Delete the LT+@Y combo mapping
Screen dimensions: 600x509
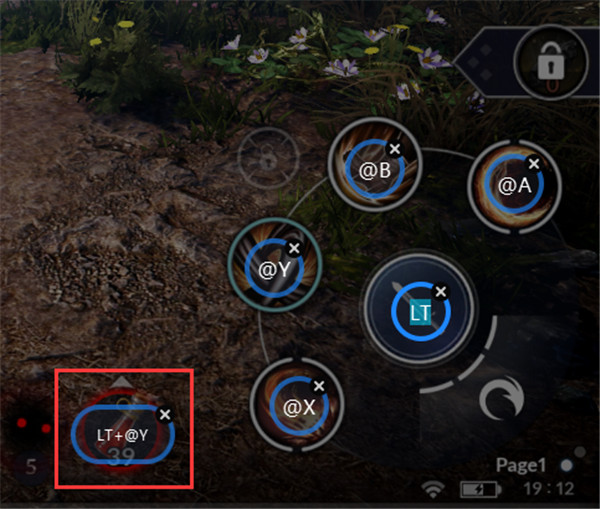click(166, 413)
